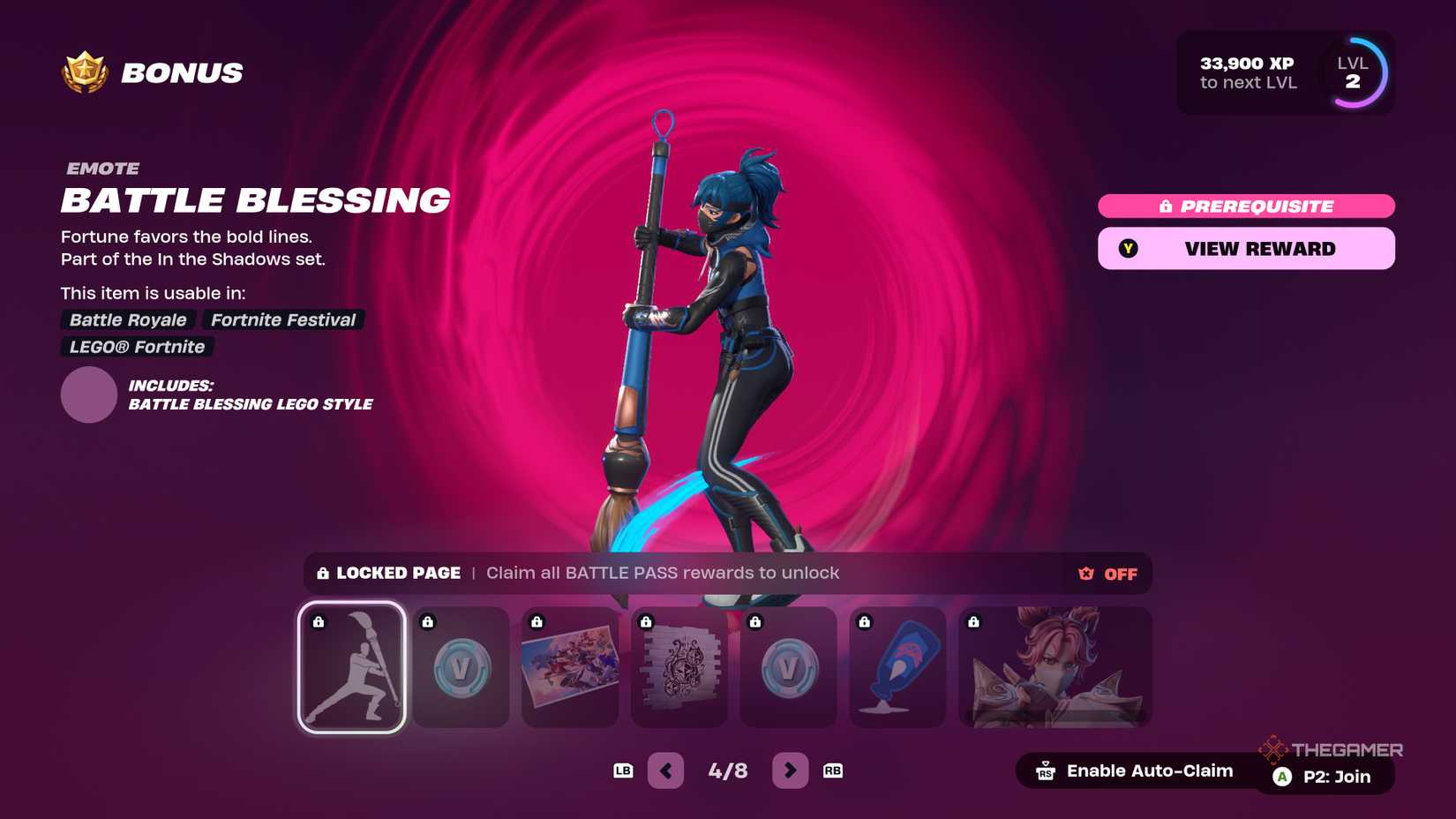The image size is (1456, 819).
Task: Select the Battle Royale mode tag
Action: click(x=127, y=319)
